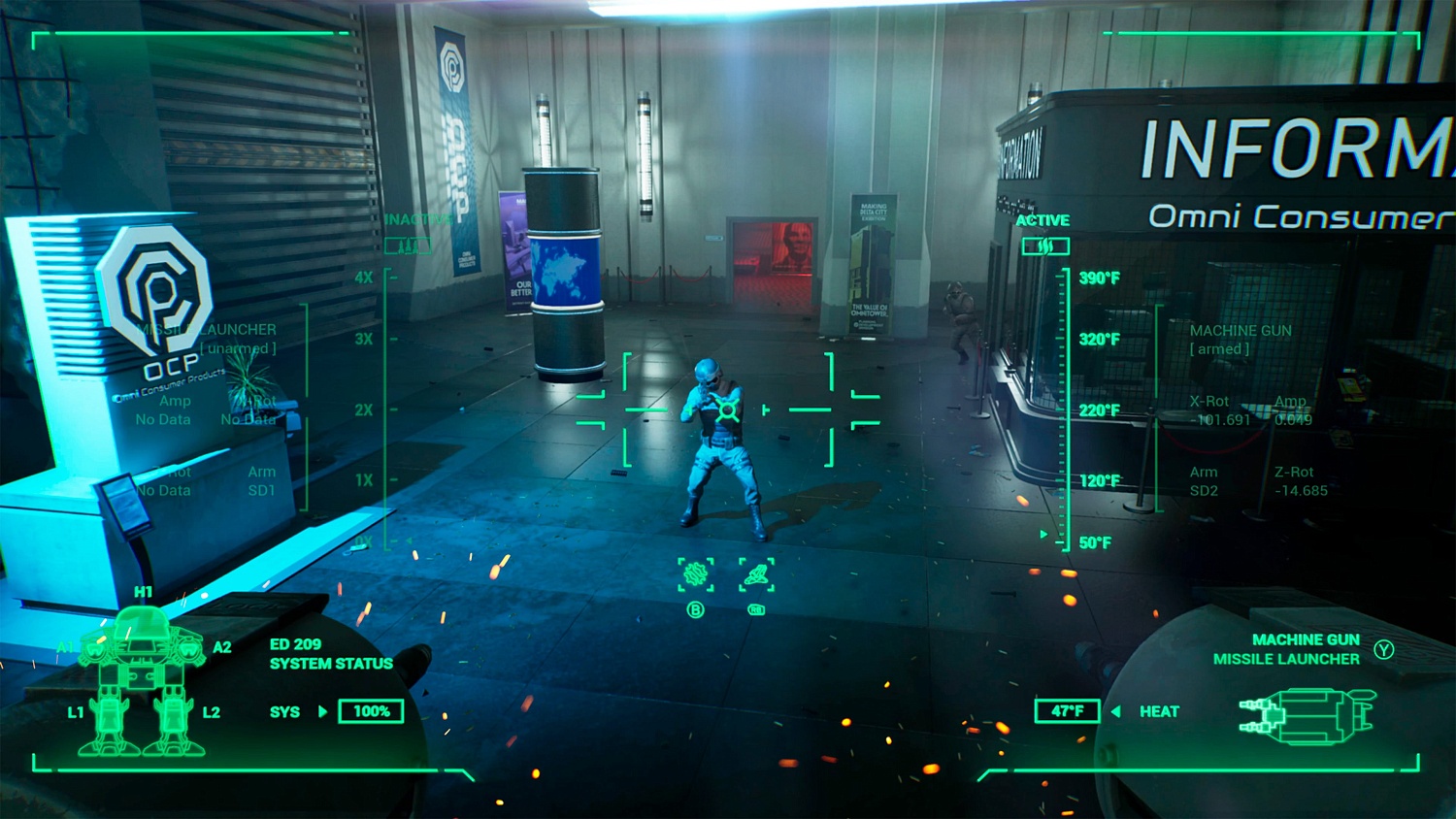The height and width of the screenshot is (819, 1456).
Task: Toggle the ACTIVE machine gun ammo indicator
Action: (x=1046, y=246)
